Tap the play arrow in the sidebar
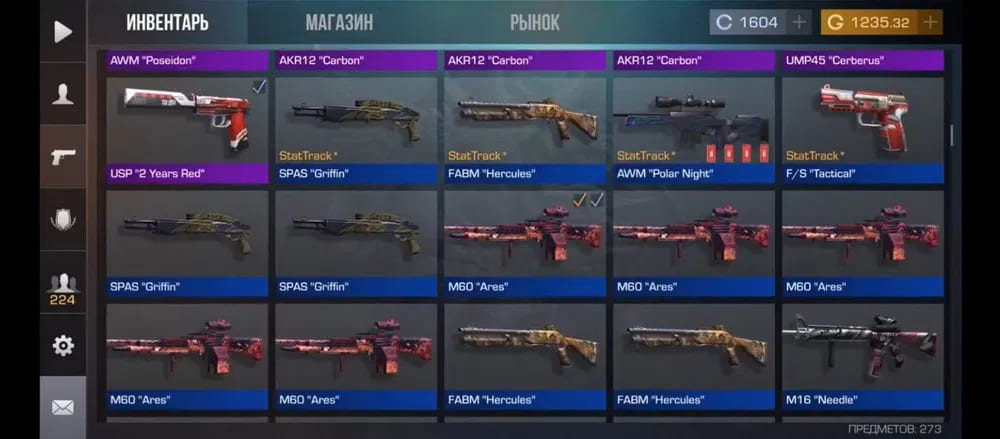Screen dimensions: 1000x439 click(x=63, y=31)
